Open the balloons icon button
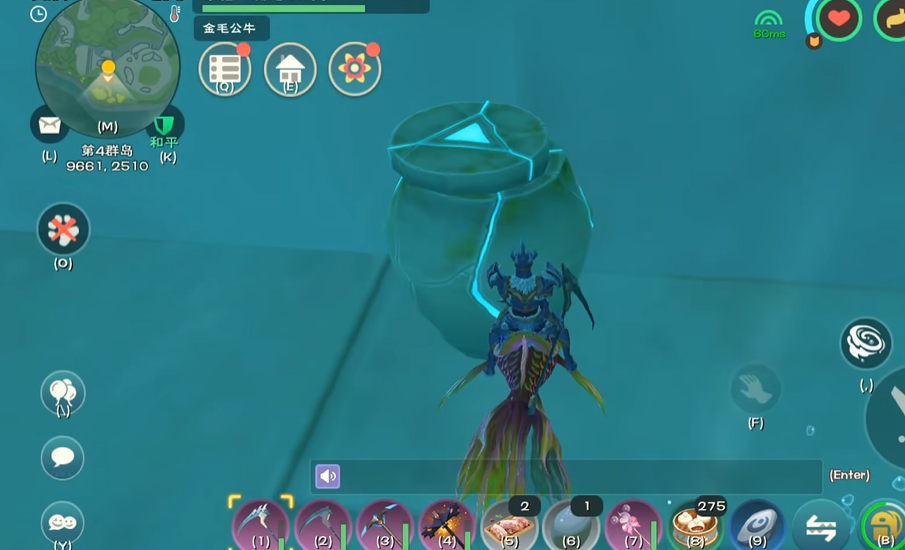The image size is (905, 550). coord(62,392)
